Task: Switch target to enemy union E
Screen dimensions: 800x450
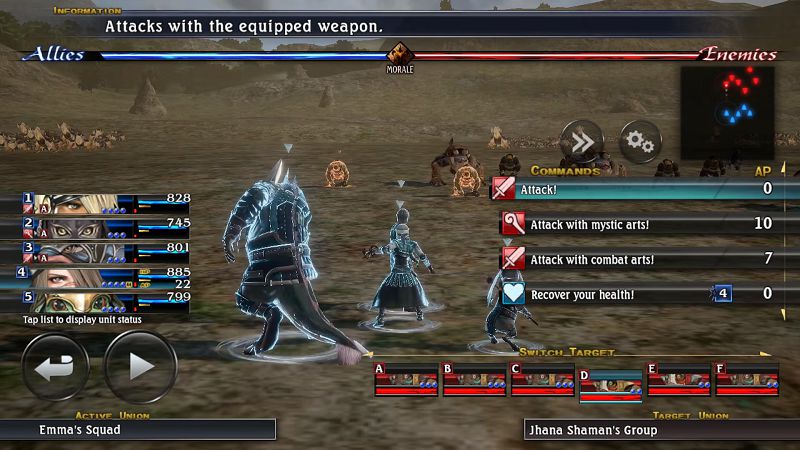Action: pyautogui.click(x=678, y=380)
